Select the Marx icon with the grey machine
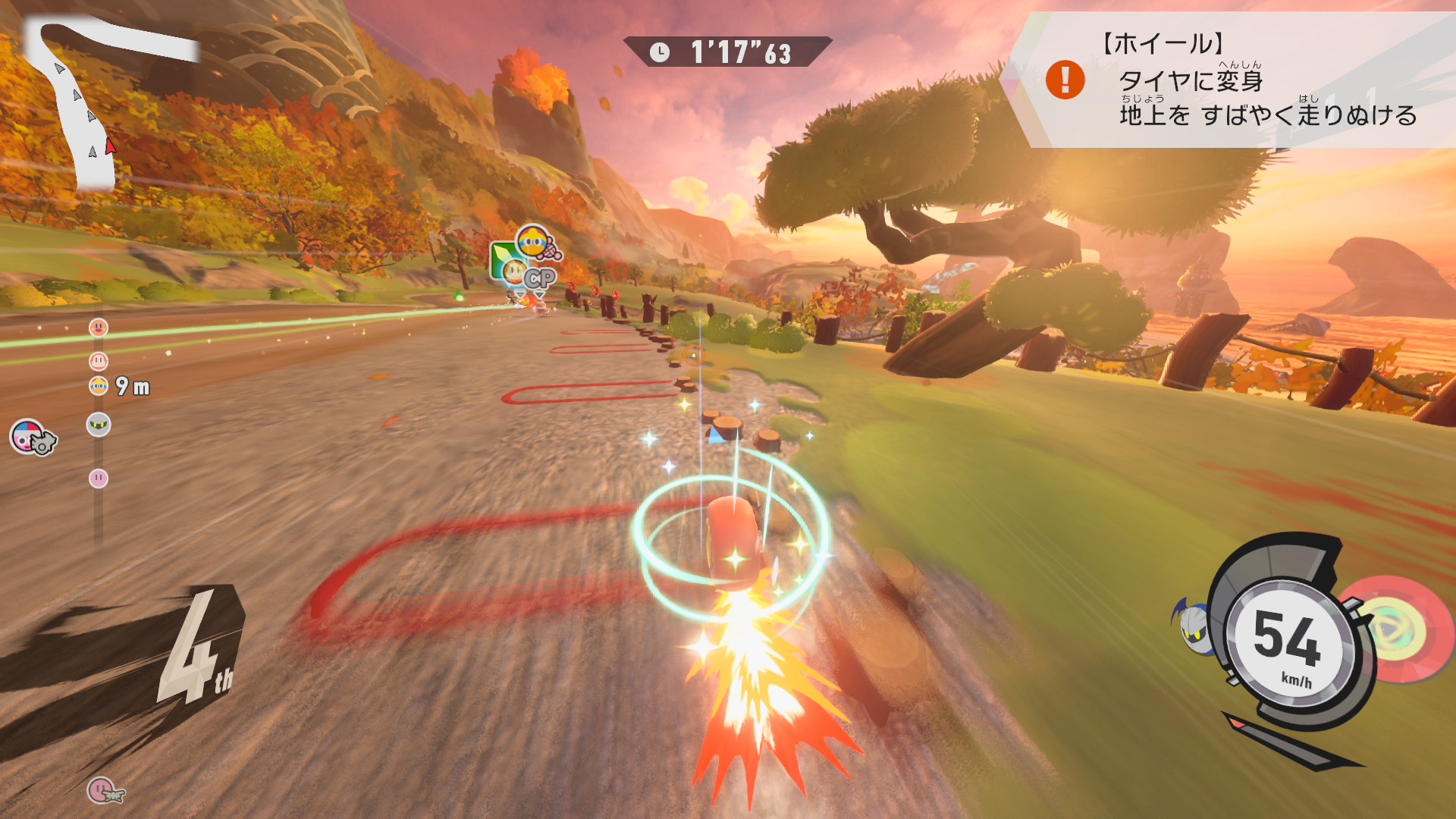Screen dimensions: 1456x819 (32, 438)
